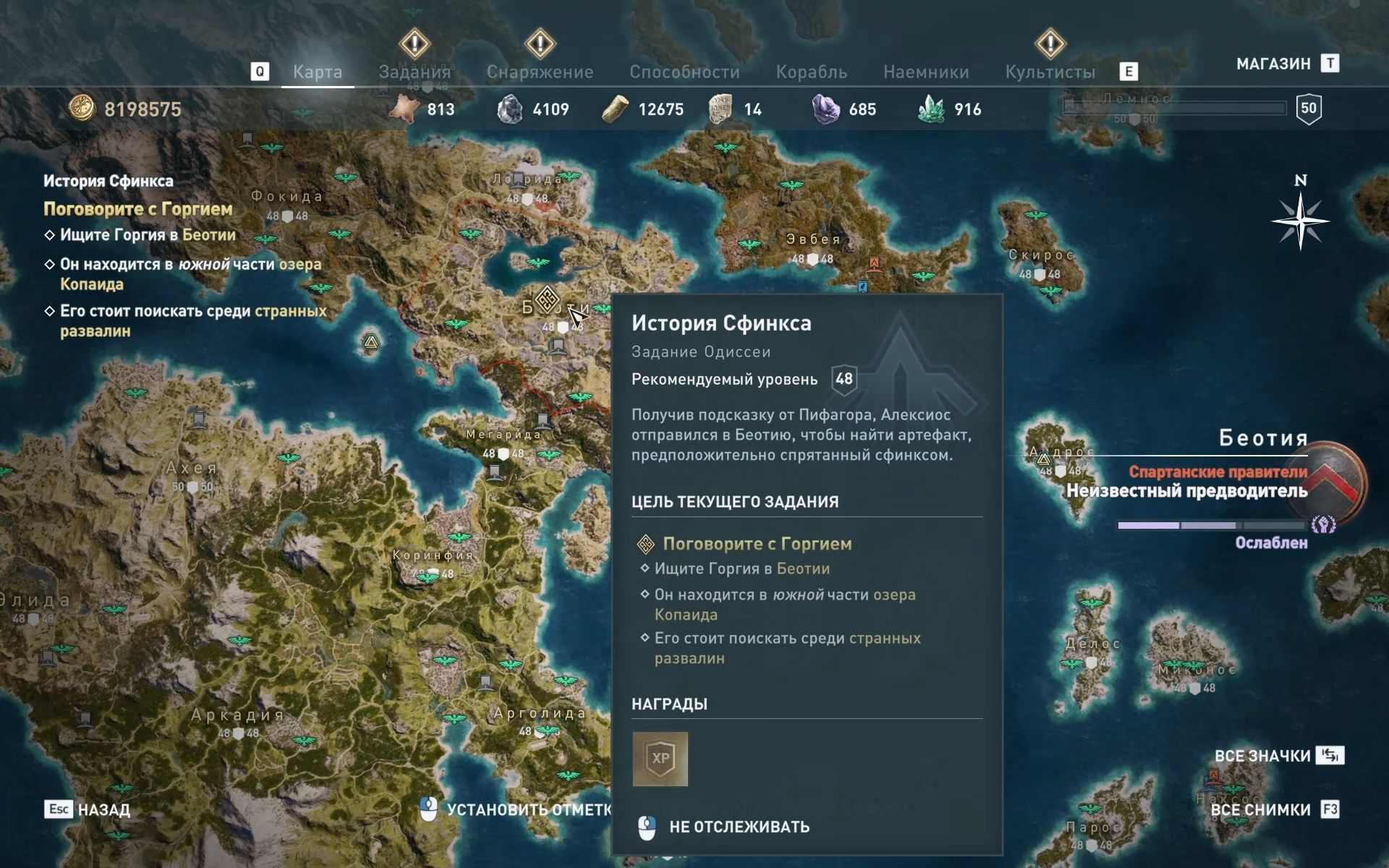The image size is (1389, 868).
Task: Open the Культисты tab
Action: click(1050, 72)
